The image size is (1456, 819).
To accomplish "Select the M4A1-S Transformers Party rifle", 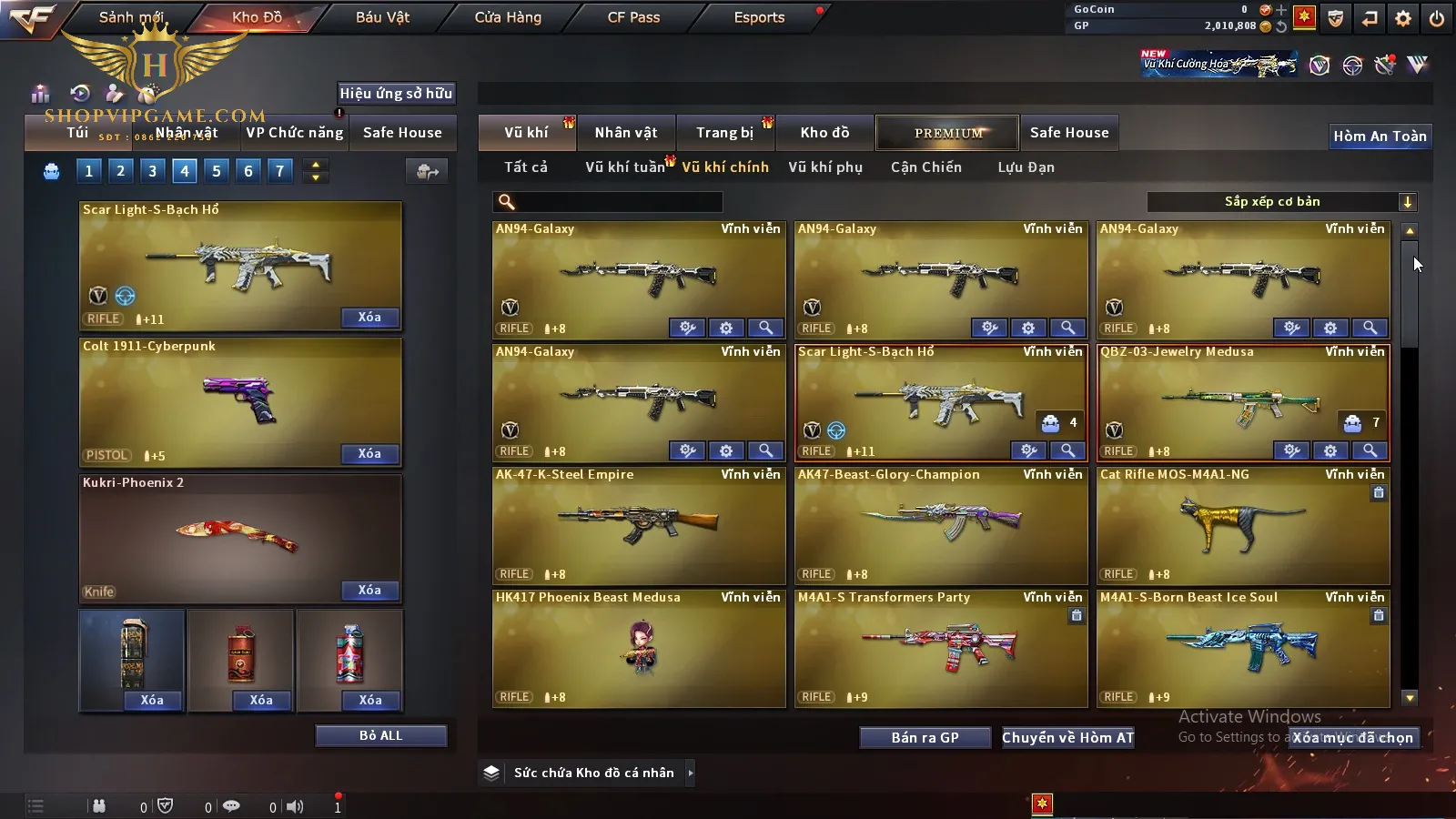I will 941,648.
